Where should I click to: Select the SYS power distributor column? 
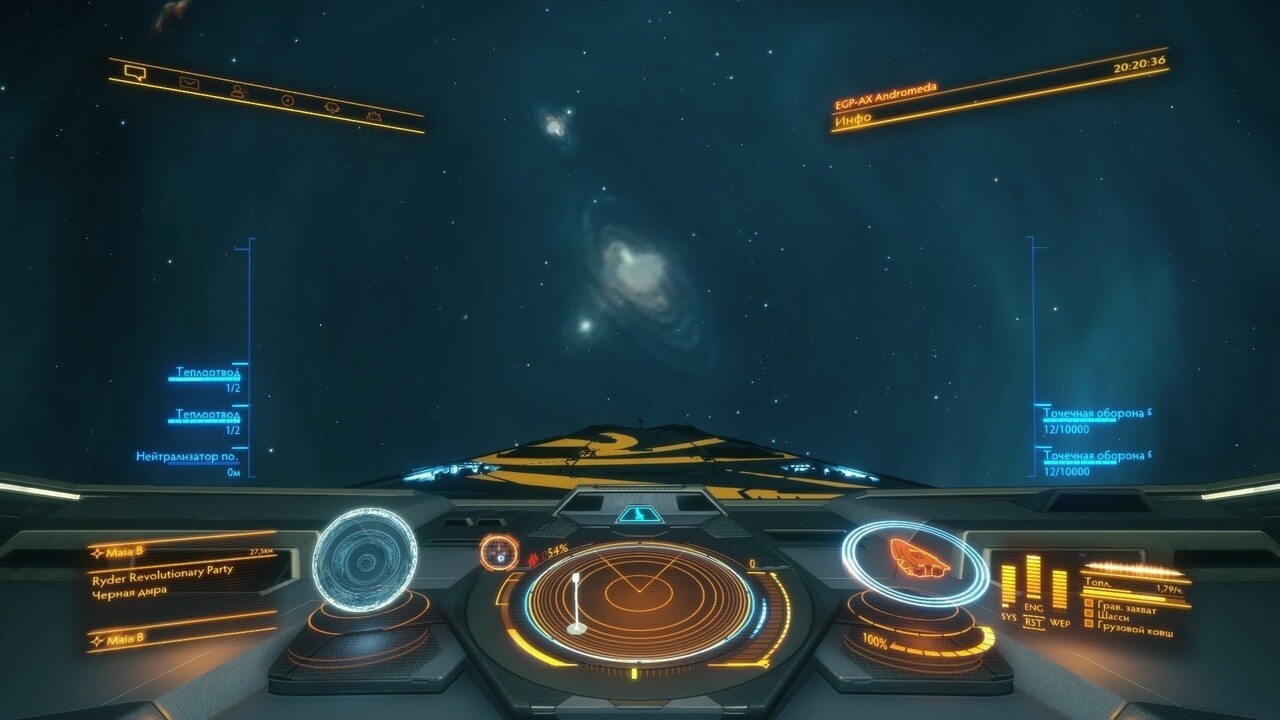pos(1008,586)
